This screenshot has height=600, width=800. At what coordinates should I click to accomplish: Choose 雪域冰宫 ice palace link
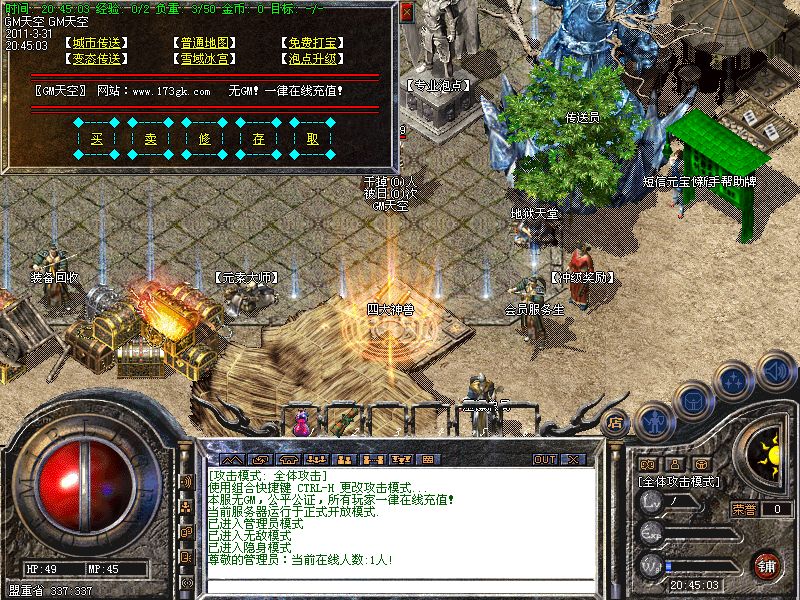click(x=207, y=59)
